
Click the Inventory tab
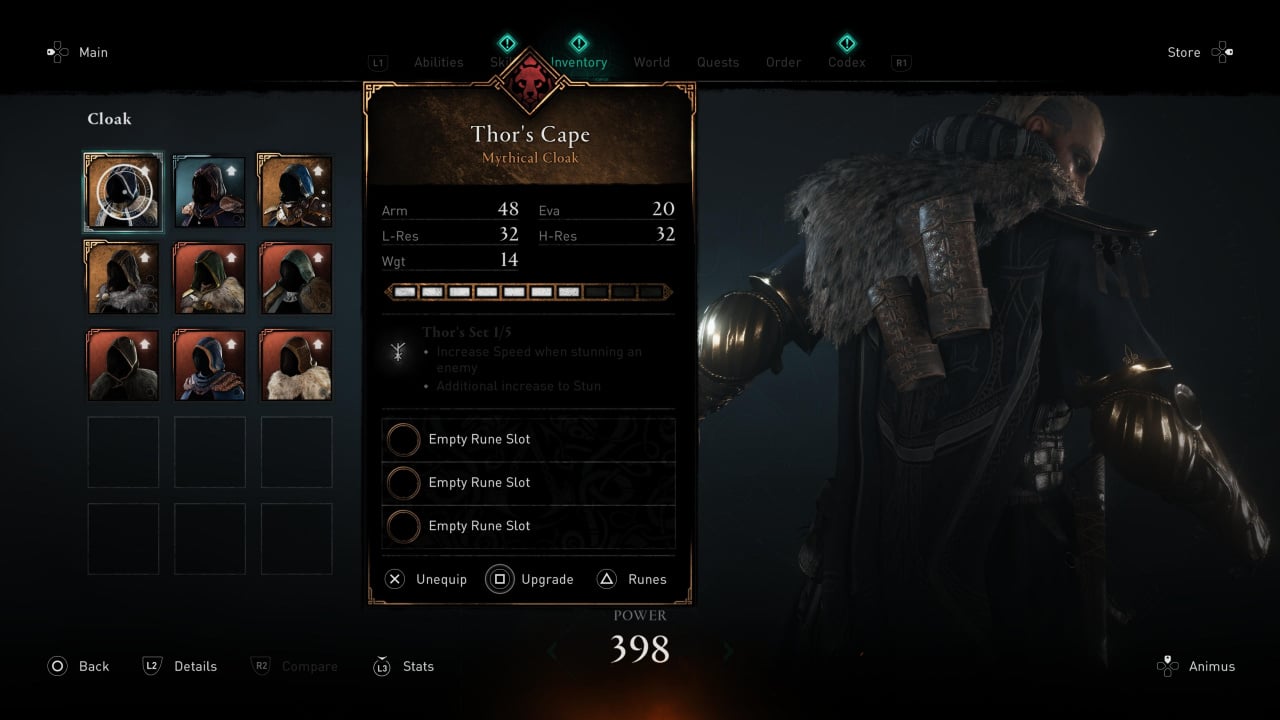coord(579,62)
